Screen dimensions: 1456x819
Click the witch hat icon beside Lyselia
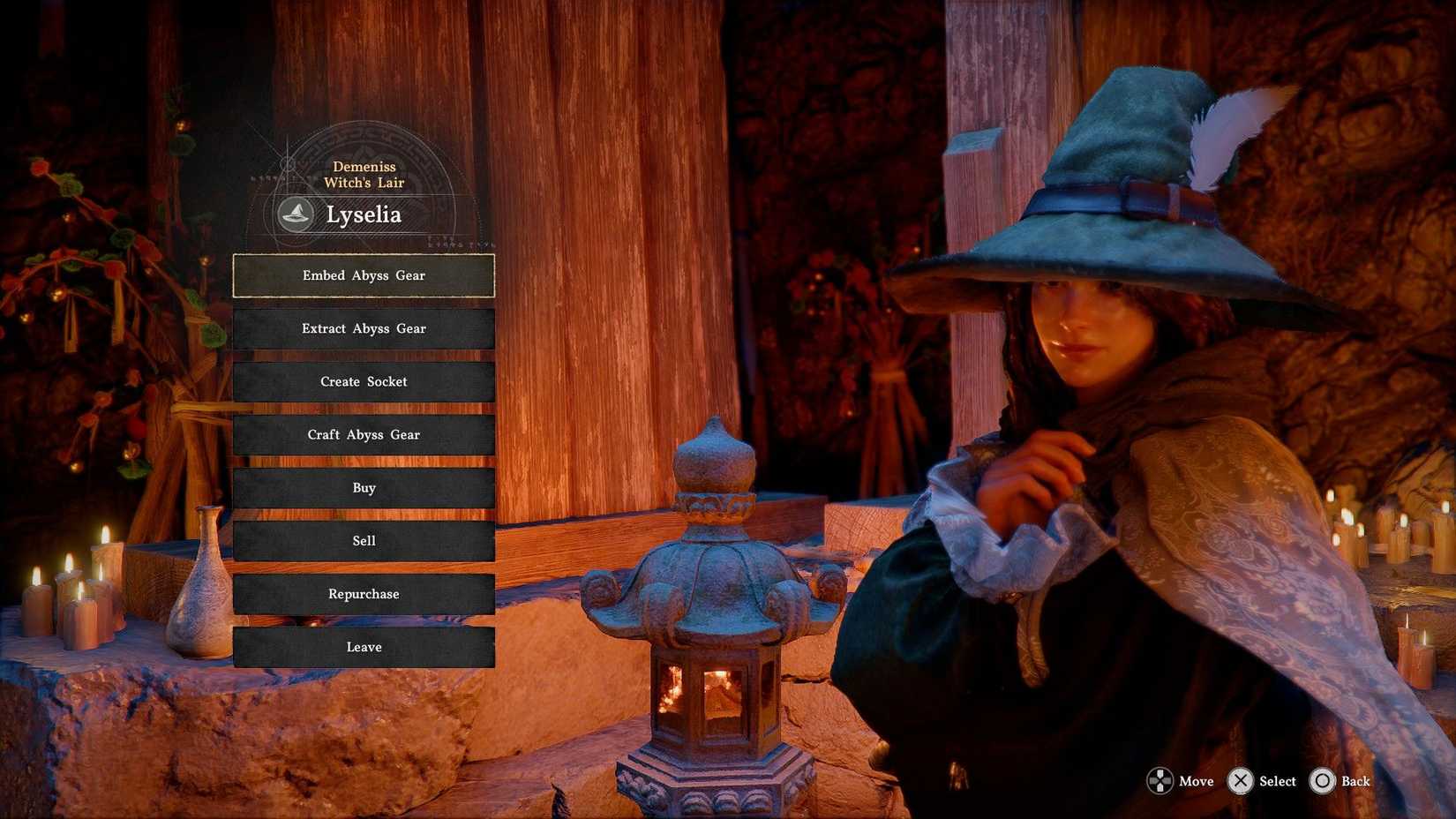(296, 214)
